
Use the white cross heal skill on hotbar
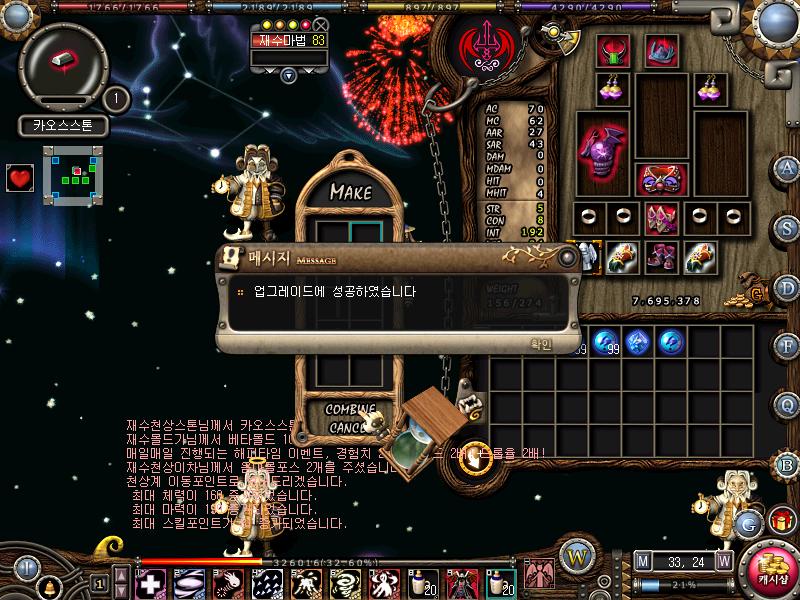click(152, 582)
